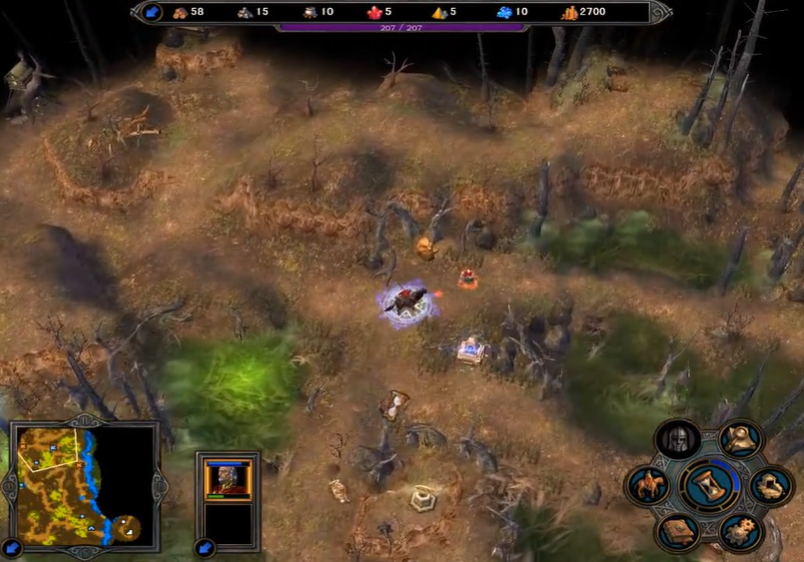Viewport: 804px width, 562px height.
Task: Click the blue gems resource icon
Action: [504, 13]
